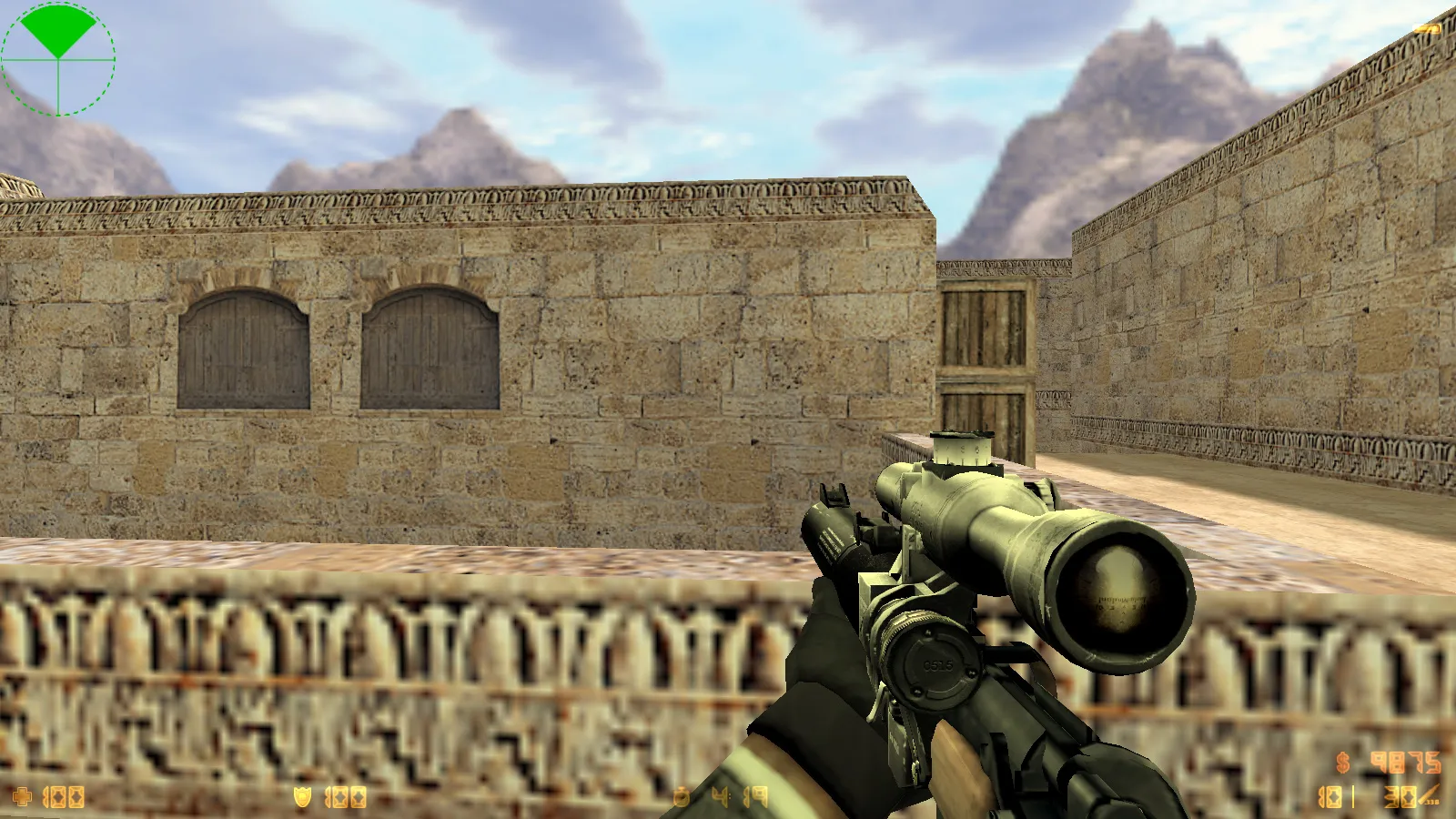
Task: Click the rifle's elevation turret atop the scope
Action: point(959,449)
